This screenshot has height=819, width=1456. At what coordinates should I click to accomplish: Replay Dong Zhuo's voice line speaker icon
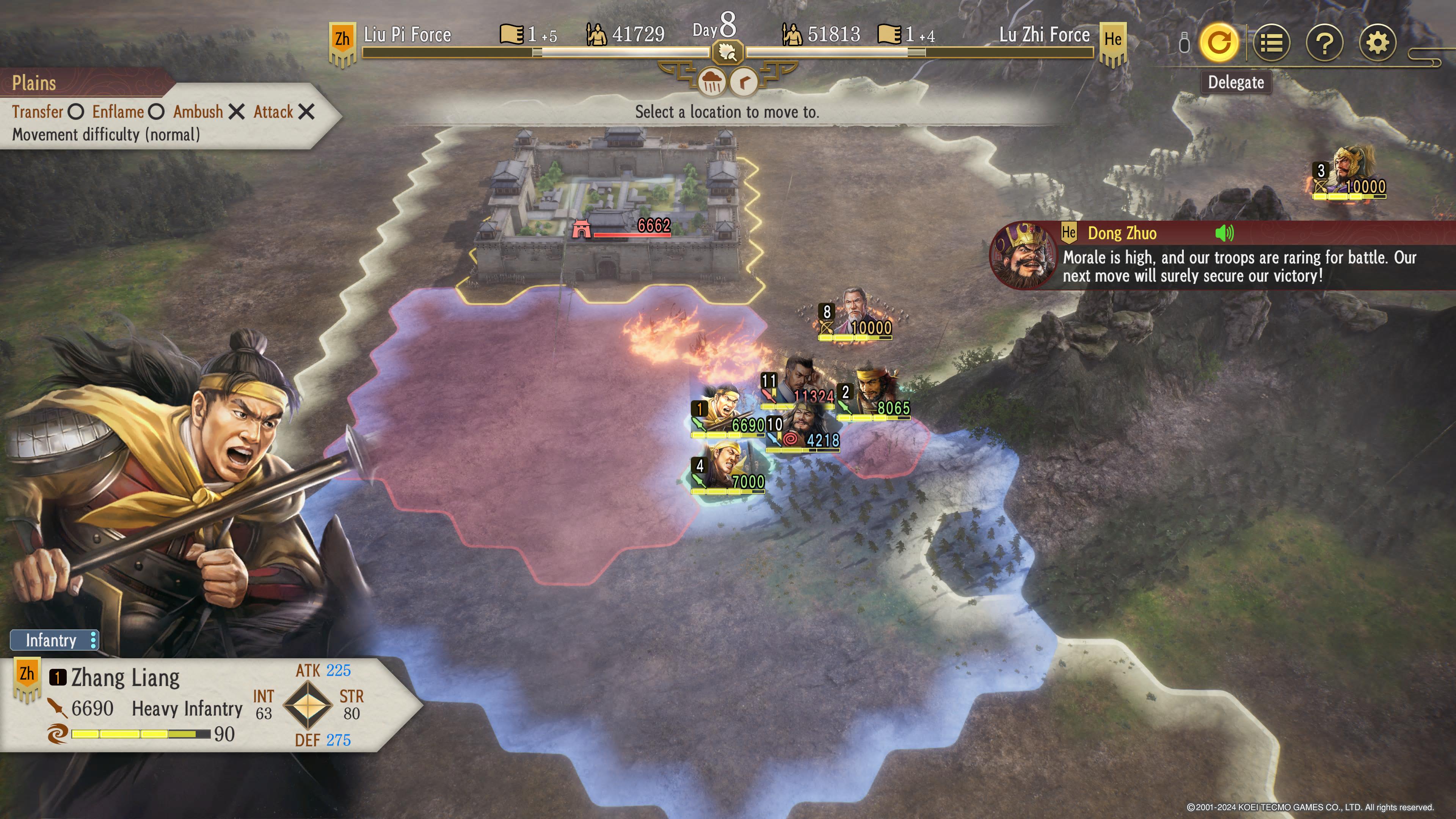(x=1224, y=233)
